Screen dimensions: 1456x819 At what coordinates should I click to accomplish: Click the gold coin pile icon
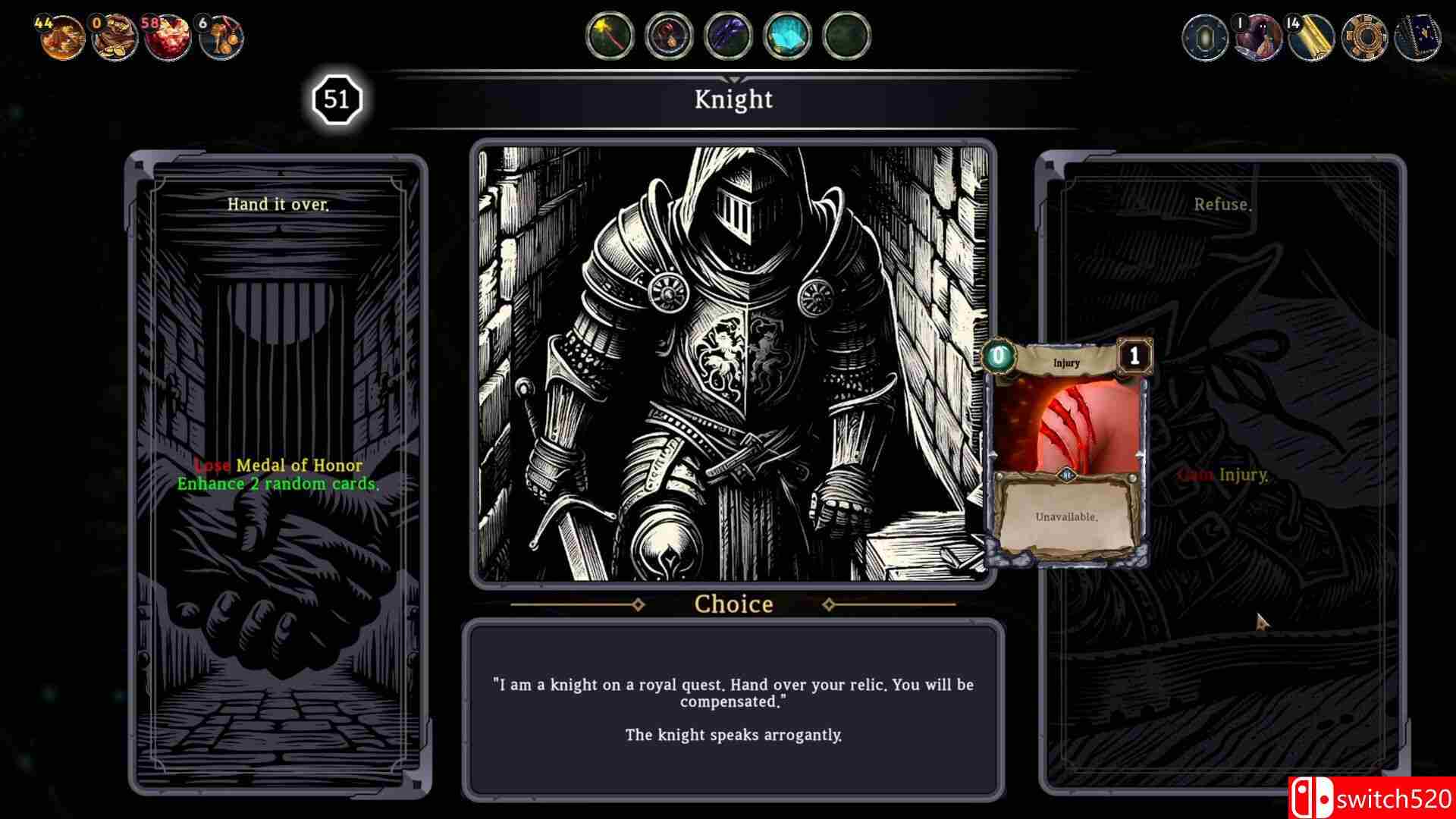point(61,37)
